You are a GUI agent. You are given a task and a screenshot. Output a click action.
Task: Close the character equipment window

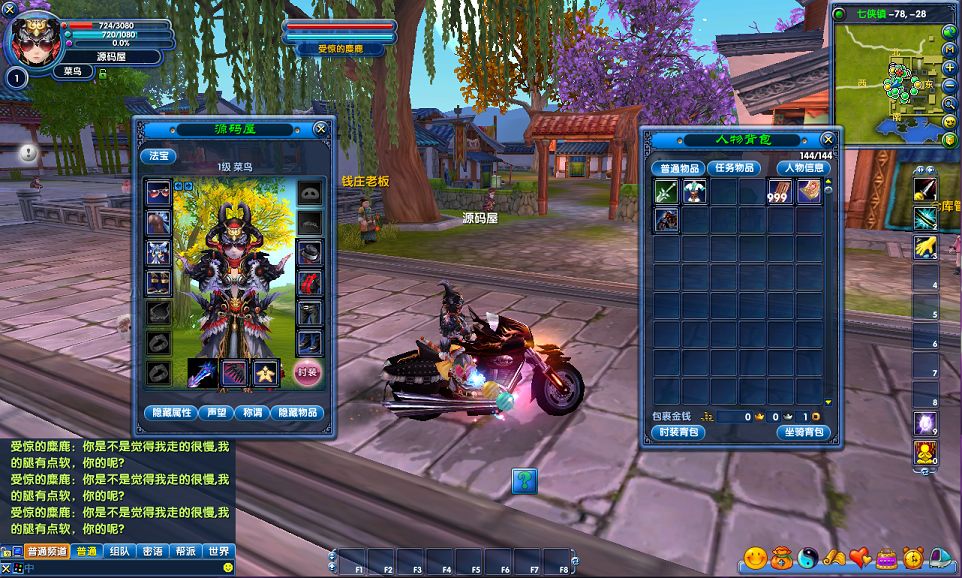(320, 129)
